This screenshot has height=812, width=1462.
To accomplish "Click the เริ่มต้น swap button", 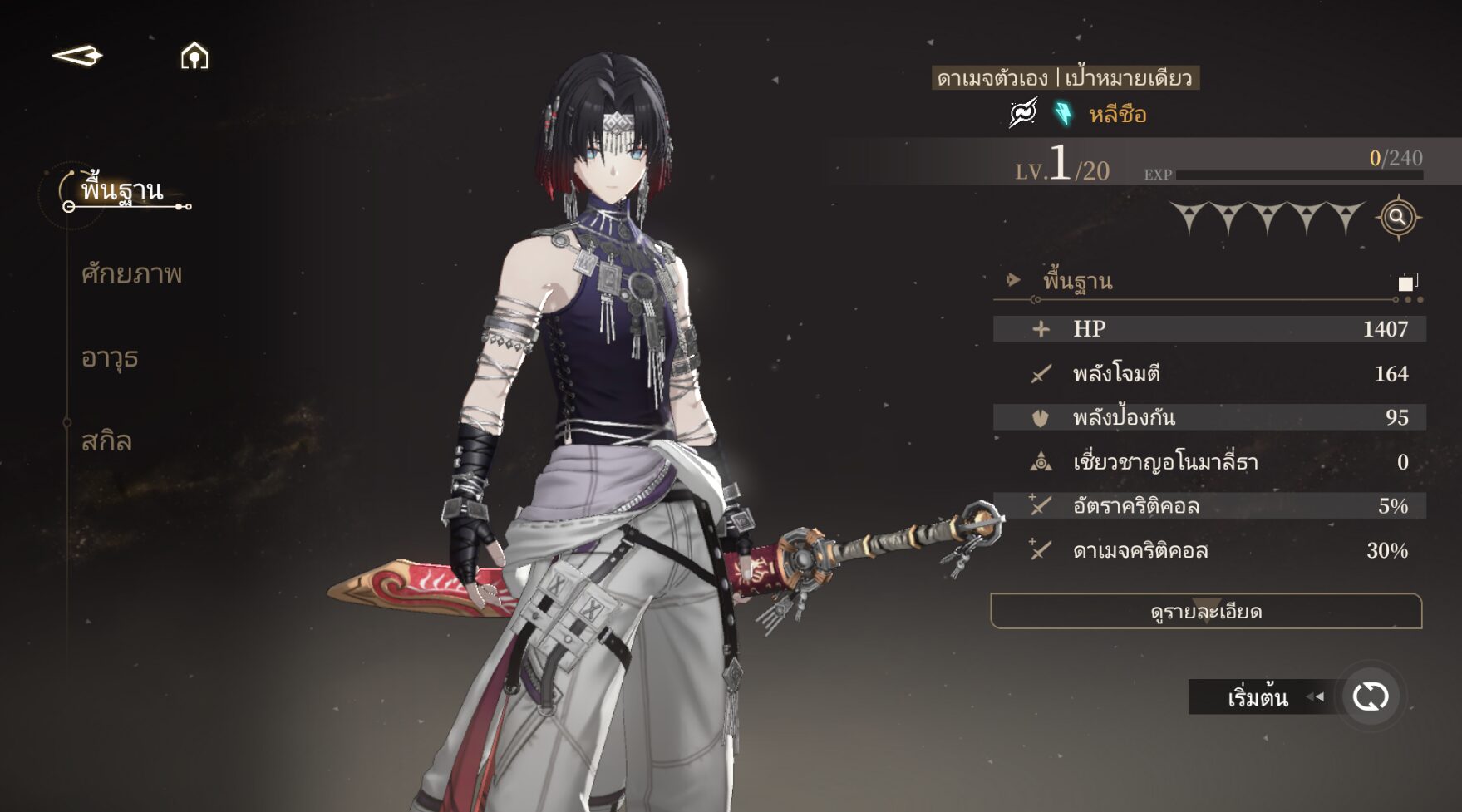I will click(1370, 696).
